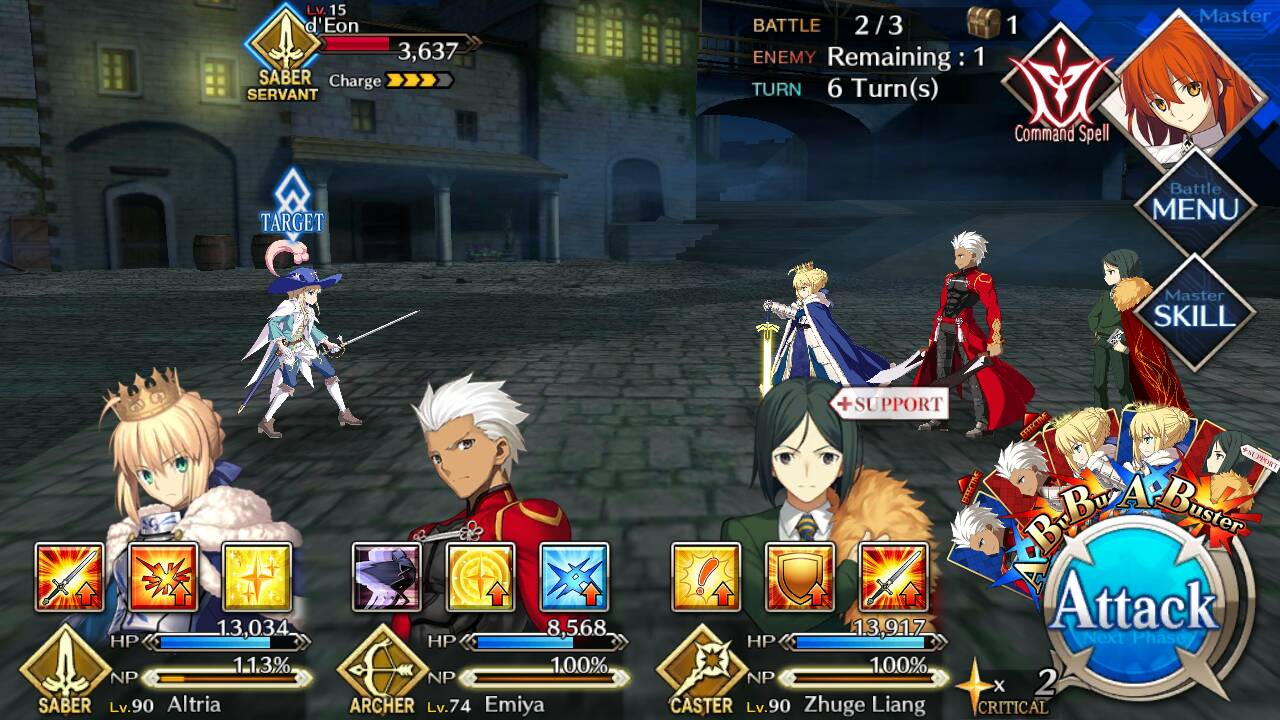Open the Battle Menu
This screenshot has height=720, width=1280.
[1195, 203]
